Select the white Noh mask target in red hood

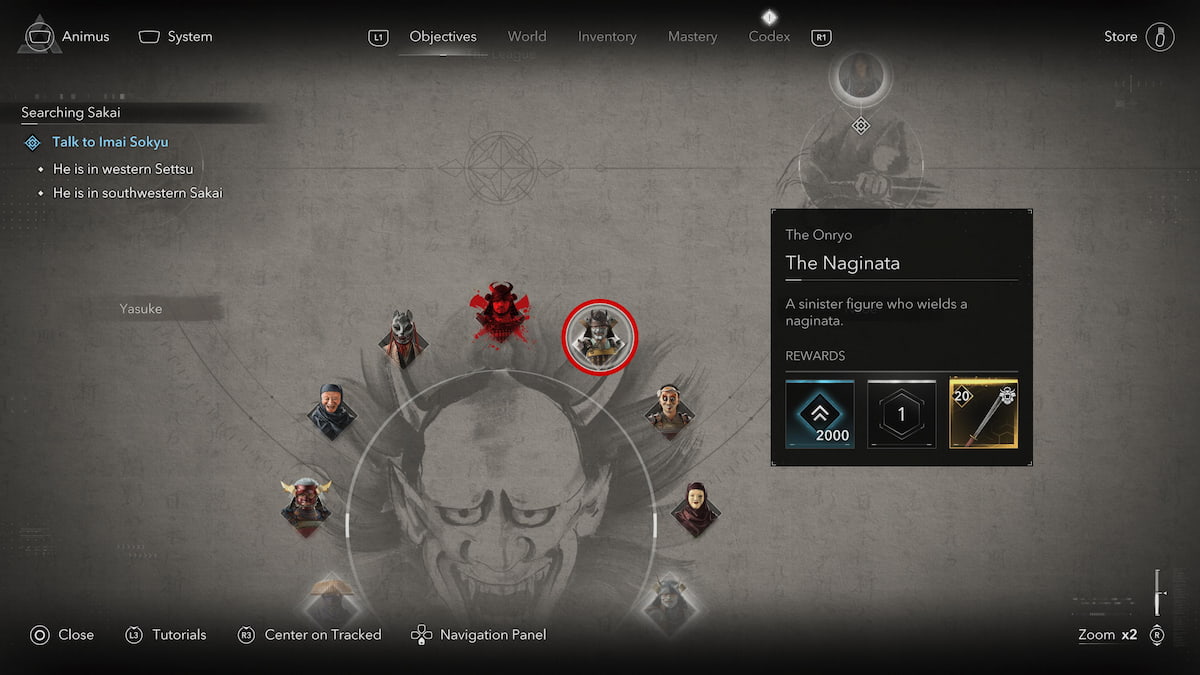pyautogui.click(x=695, y=507)
